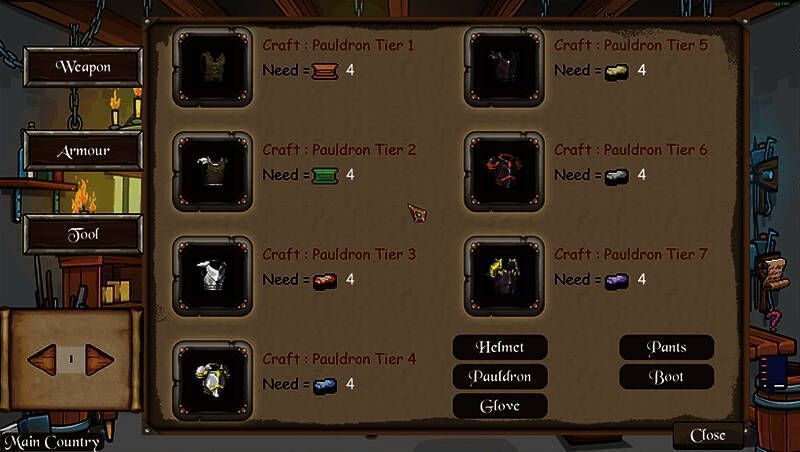
Task: Show the Pauldron recipes
Action: tap(500, 376)
